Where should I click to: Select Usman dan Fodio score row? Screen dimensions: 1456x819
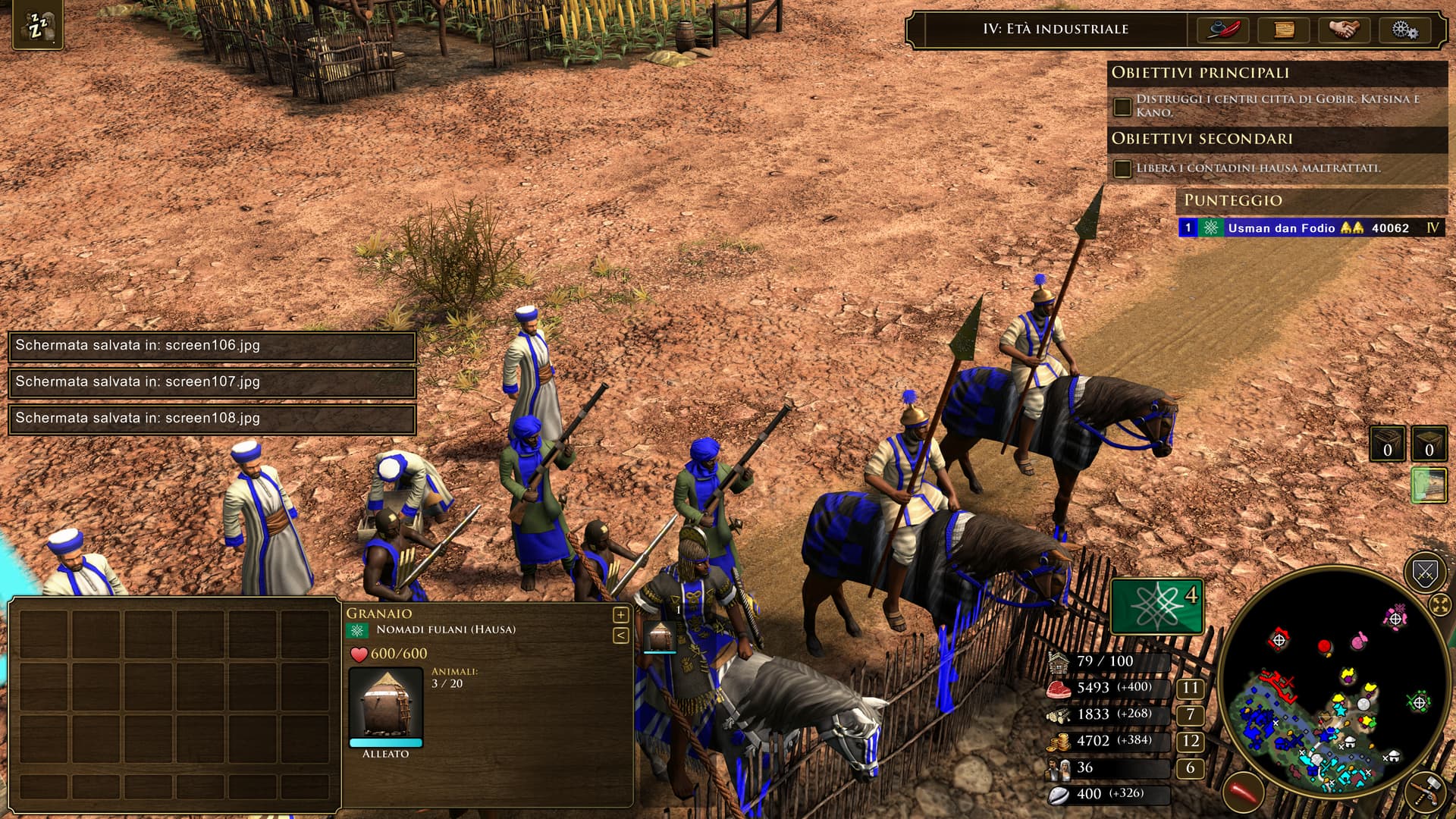[x=1310, y=227]
